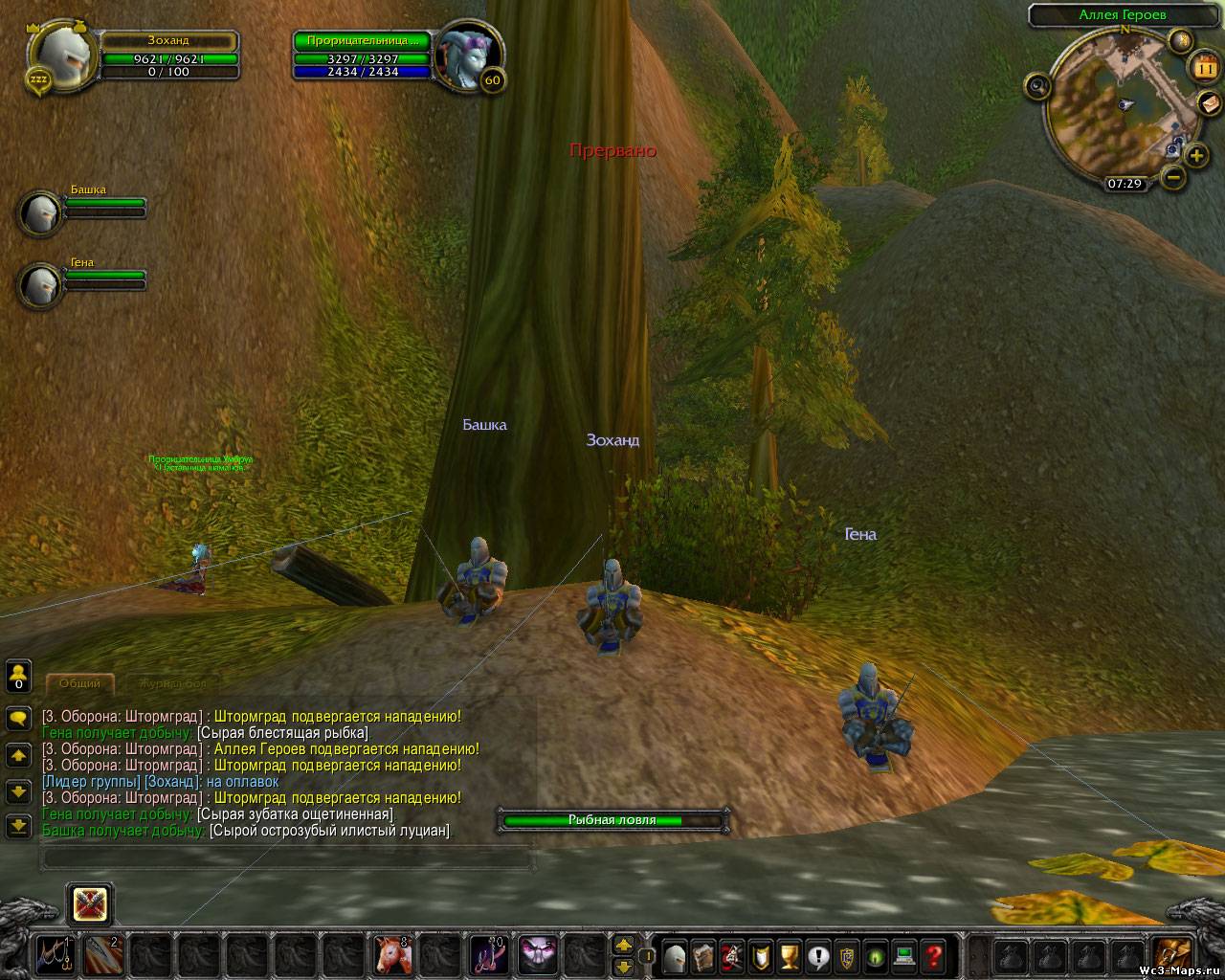
Task: Zoom in the minimap with plus button
Action: (1196, 155)
